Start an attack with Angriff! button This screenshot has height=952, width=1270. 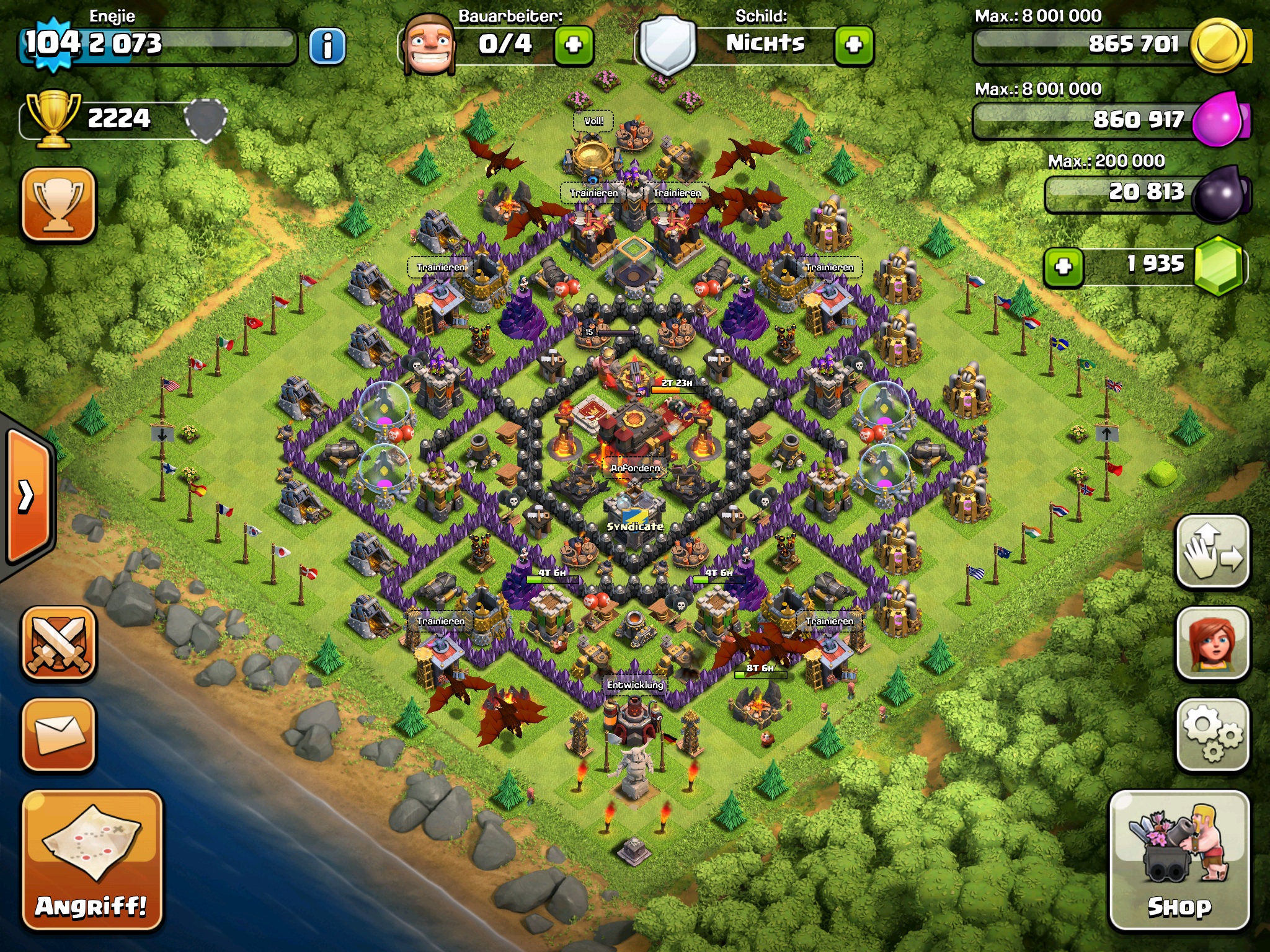tap(92, 860)
